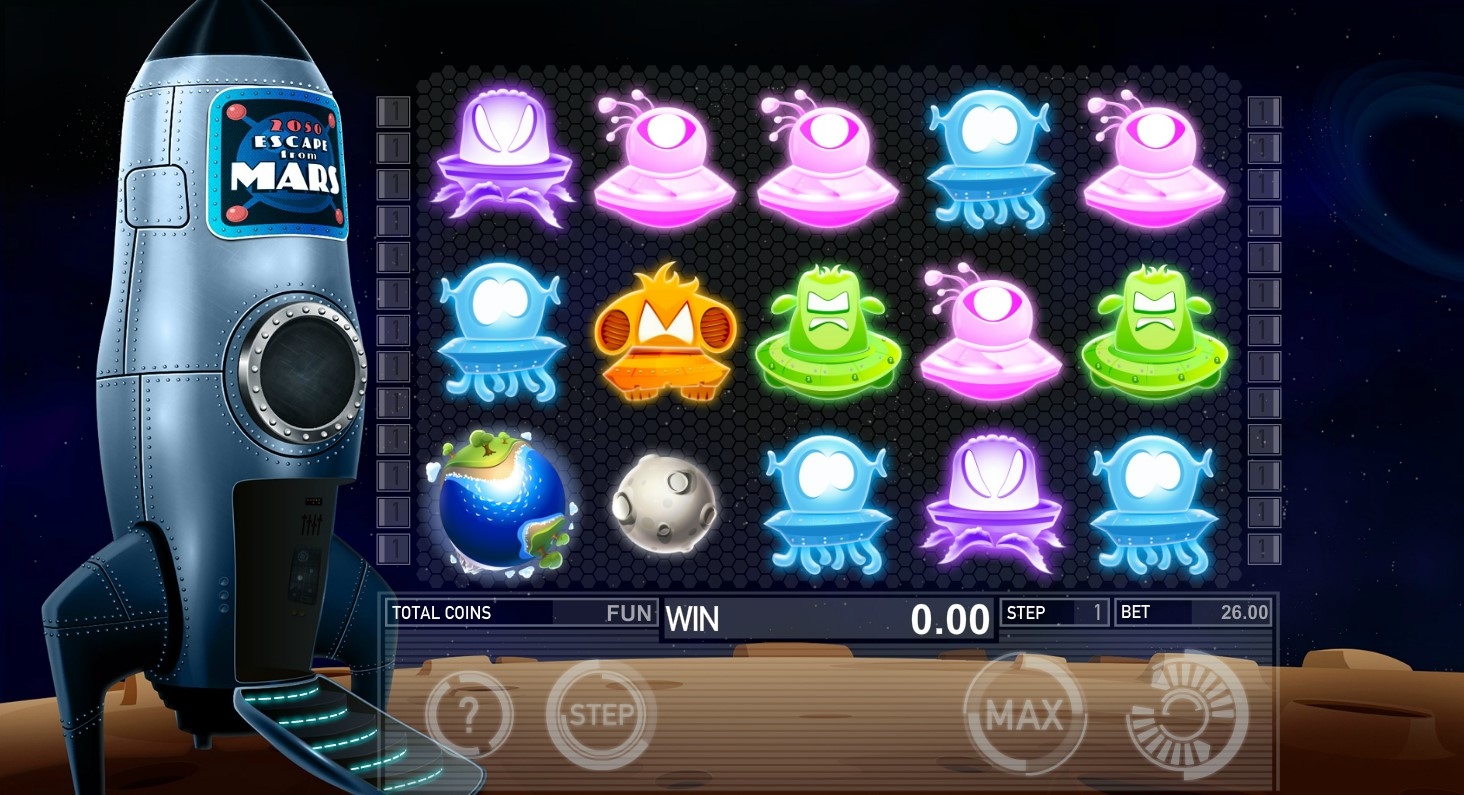The height and width of the screenshot is (795, 1464).
Task: Spin the reels with the spin button
Action: click(x=1187, y=714)
